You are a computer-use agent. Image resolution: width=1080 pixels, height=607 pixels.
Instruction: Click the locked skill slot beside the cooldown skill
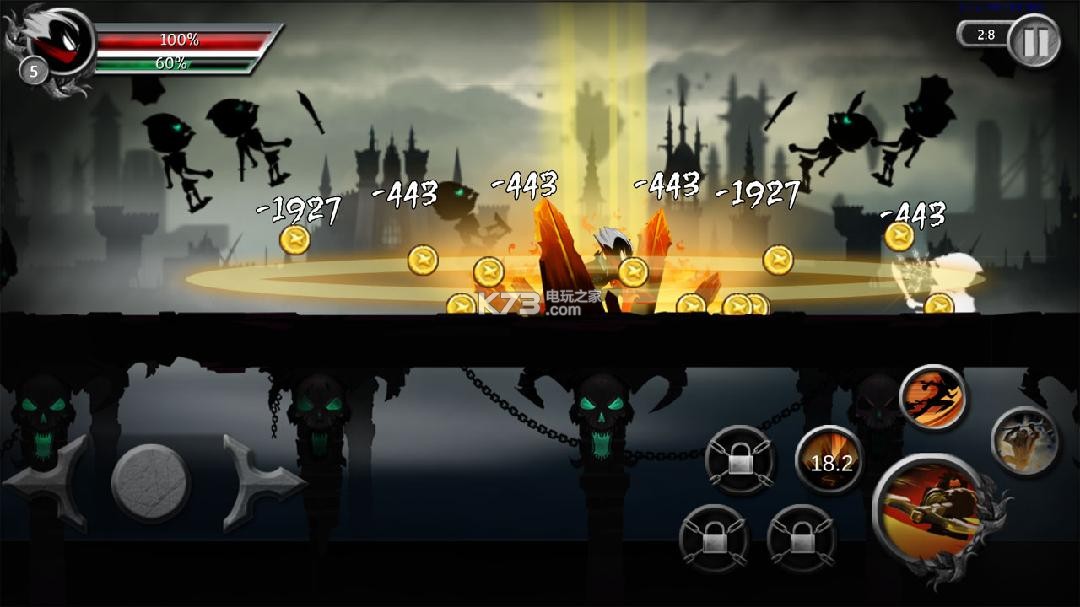click(739, 460)
